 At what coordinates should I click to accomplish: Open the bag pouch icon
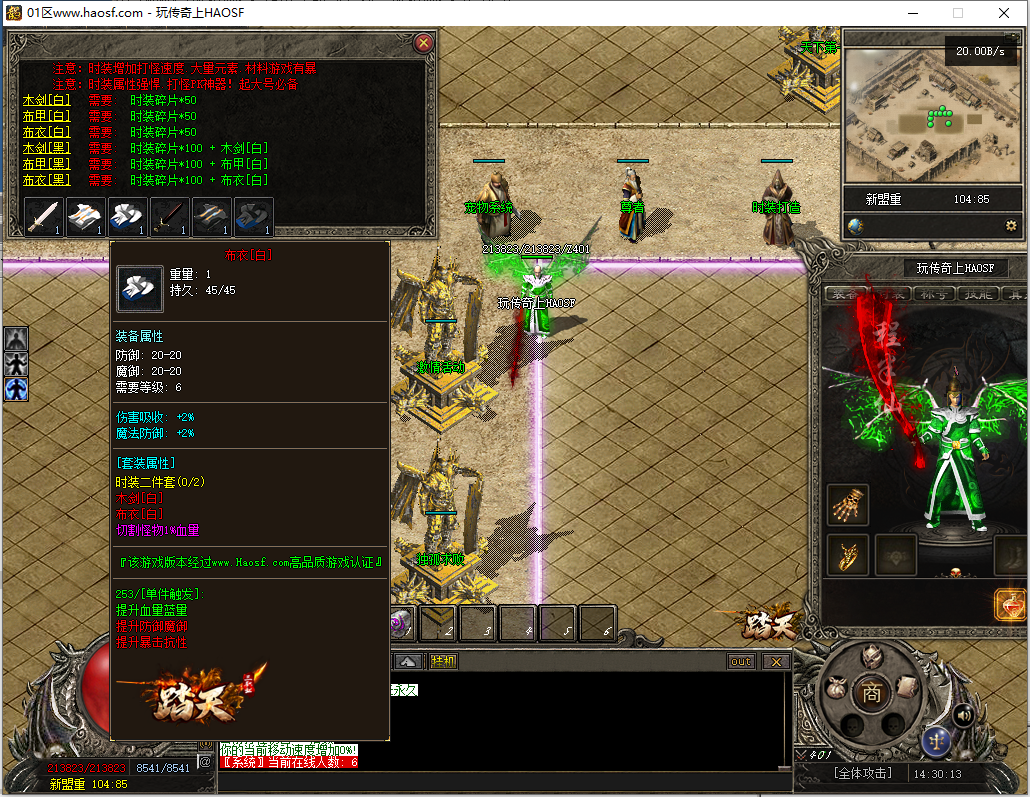(x=836, y=690)
